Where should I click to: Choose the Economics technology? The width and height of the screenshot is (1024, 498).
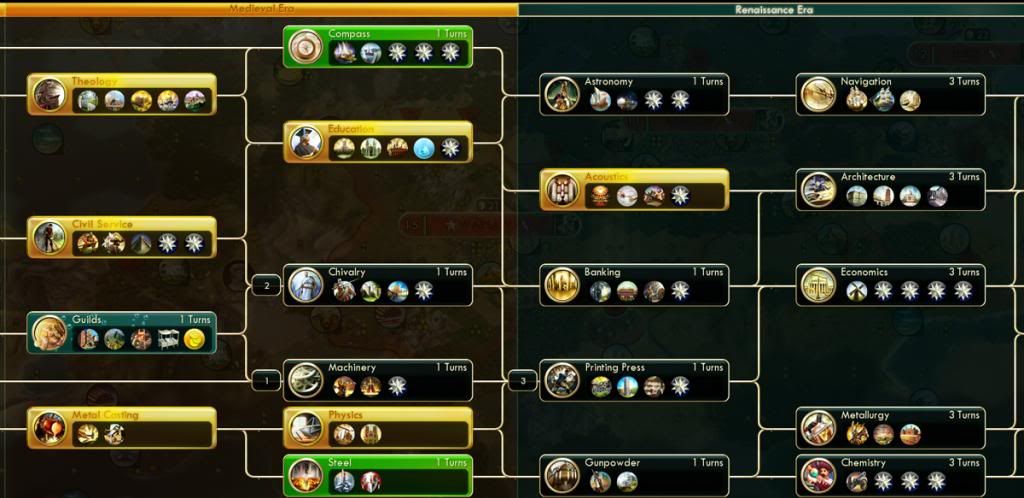pyautogui.click(x=891, y=285)
